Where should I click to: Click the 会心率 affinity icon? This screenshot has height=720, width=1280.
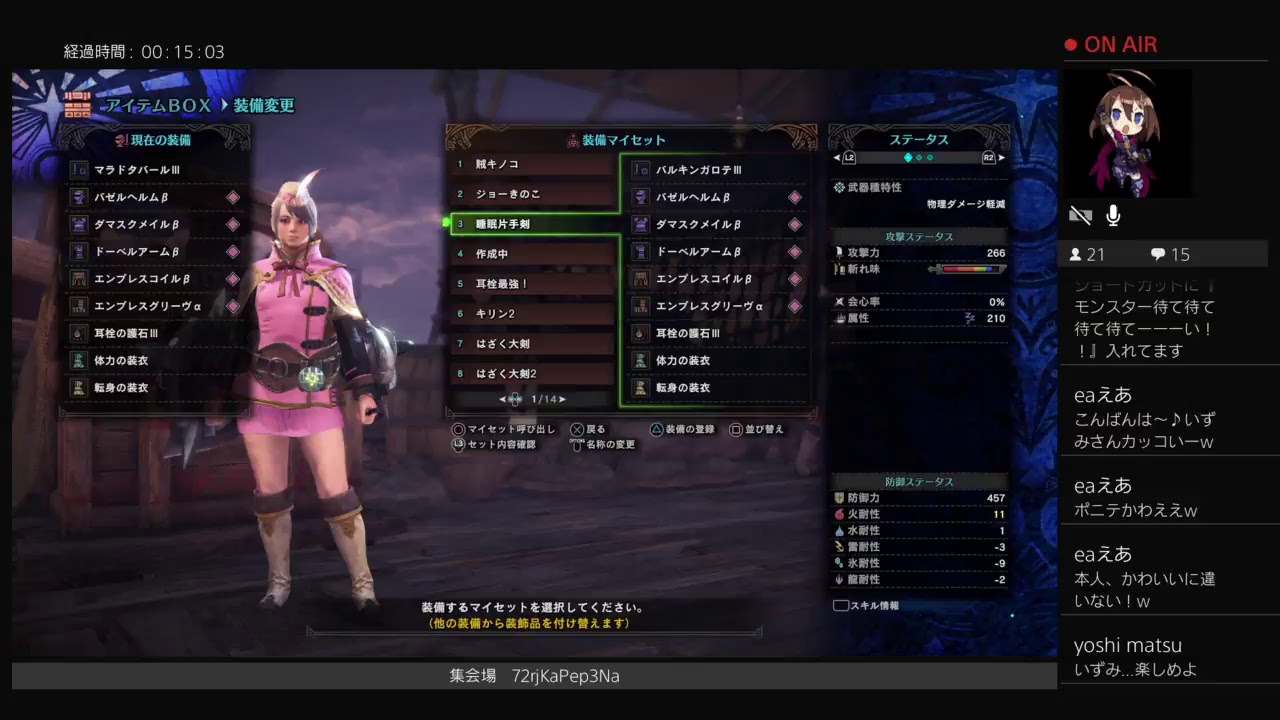click(838, 302)
